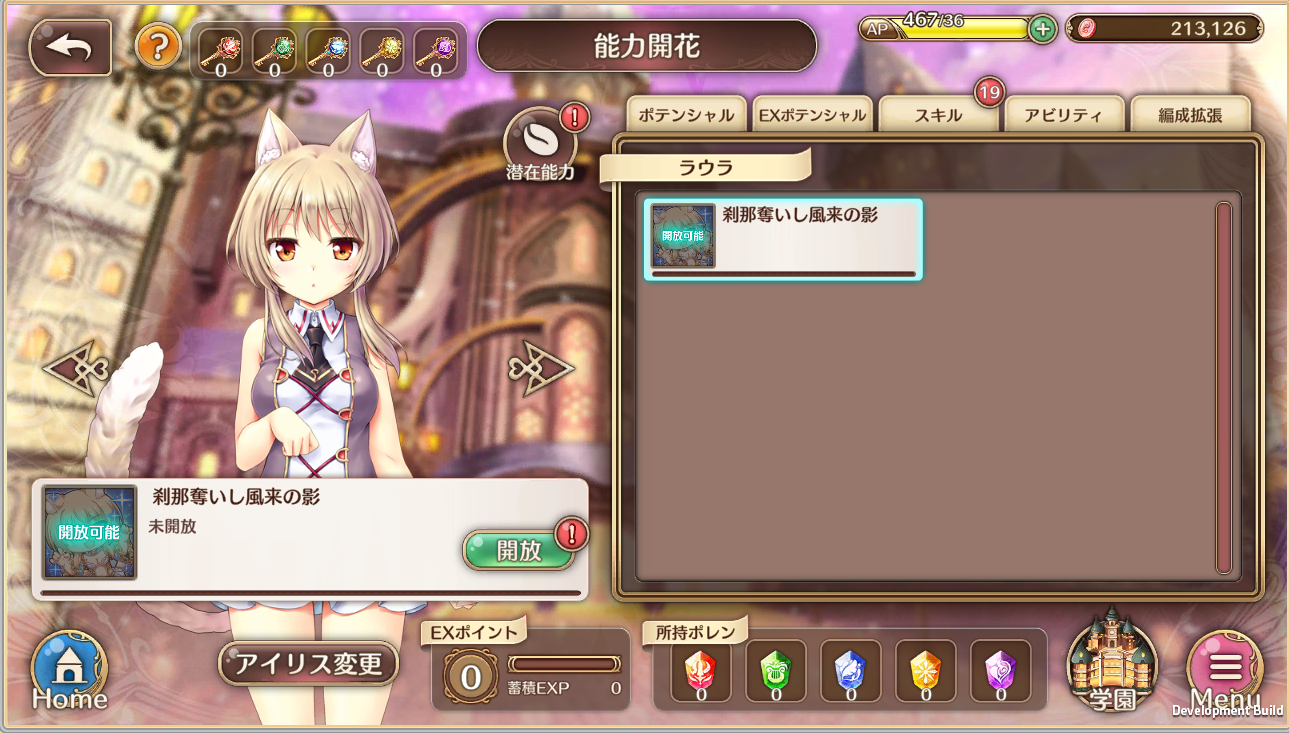1289x733 pixels.
Task: Switch to the スキル tab with badge 19
Action: 937,114
